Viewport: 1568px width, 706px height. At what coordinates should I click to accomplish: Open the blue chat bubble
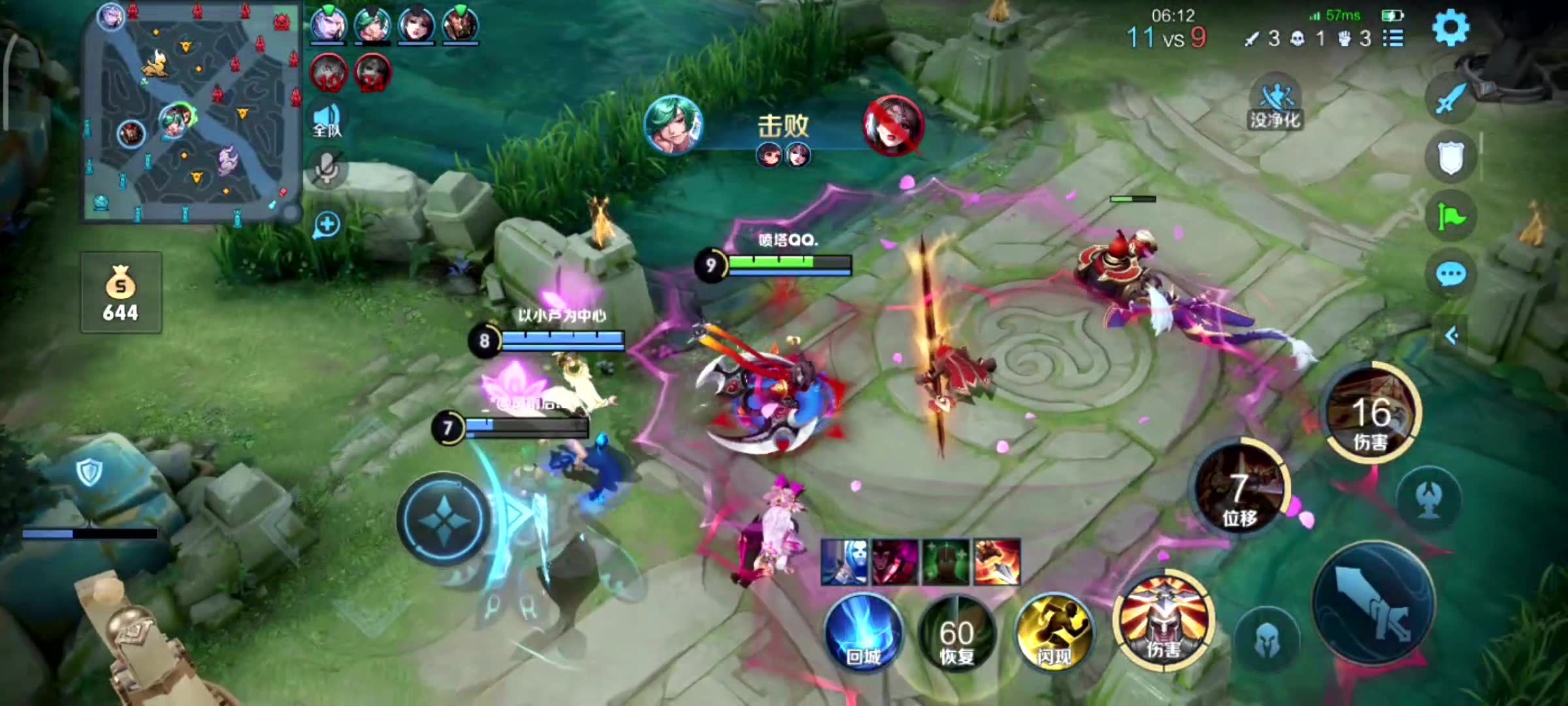pyautogui.click(x=1450, y=275)
